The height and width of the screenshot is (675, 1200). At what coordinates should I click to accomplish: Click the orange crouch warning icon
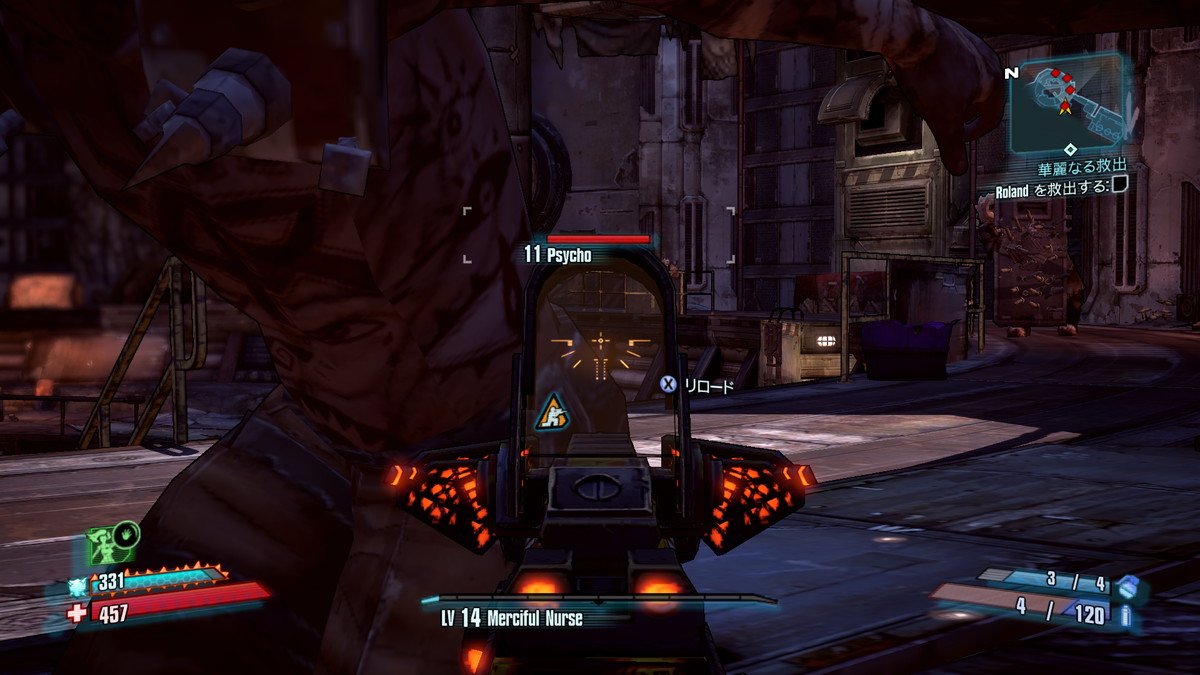point(551,411)
